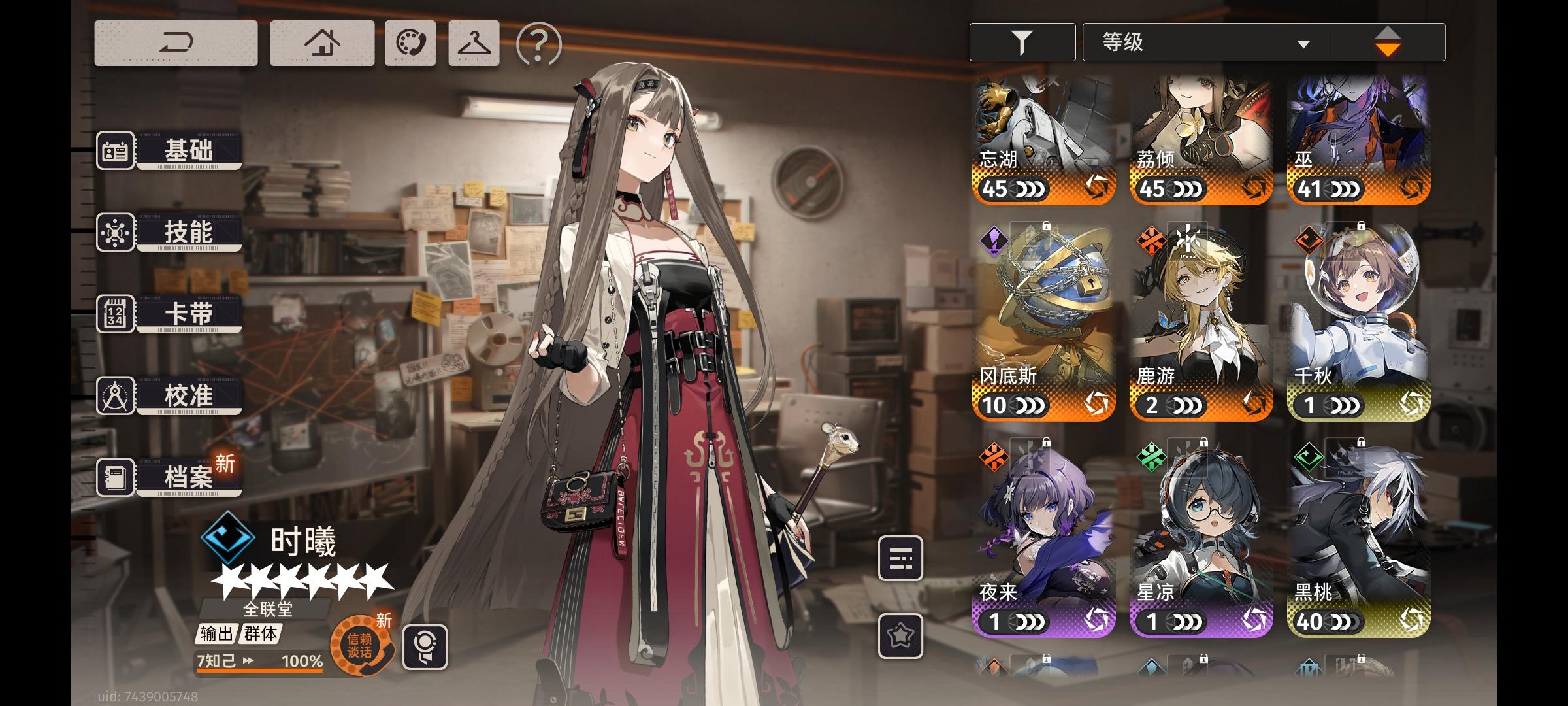The height and width of the screenshot is (706, 1568).
Task: Open the operator info list icon
Action: tap(900, 559)
